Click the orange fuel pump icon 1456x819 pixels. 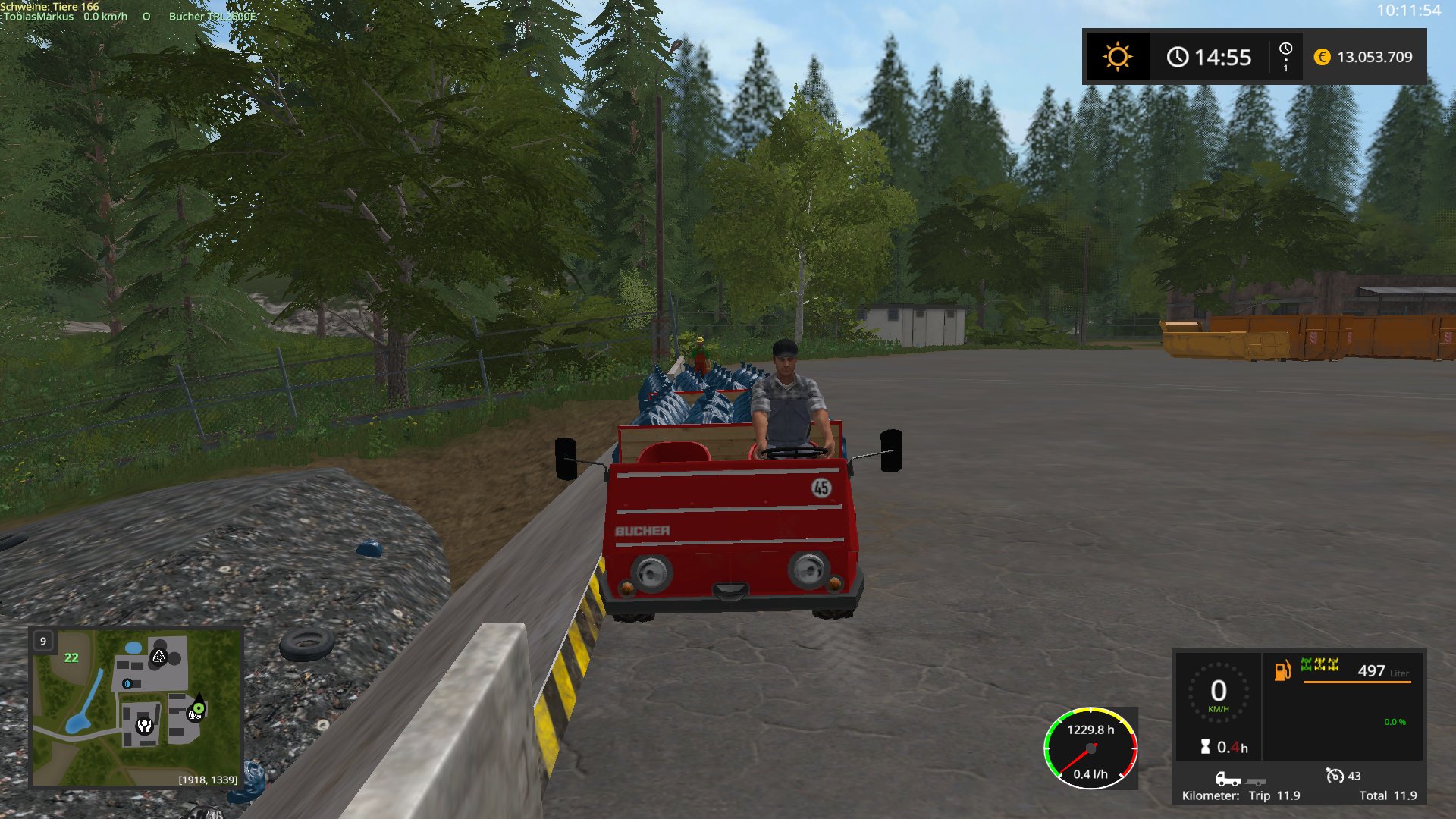1282,670
